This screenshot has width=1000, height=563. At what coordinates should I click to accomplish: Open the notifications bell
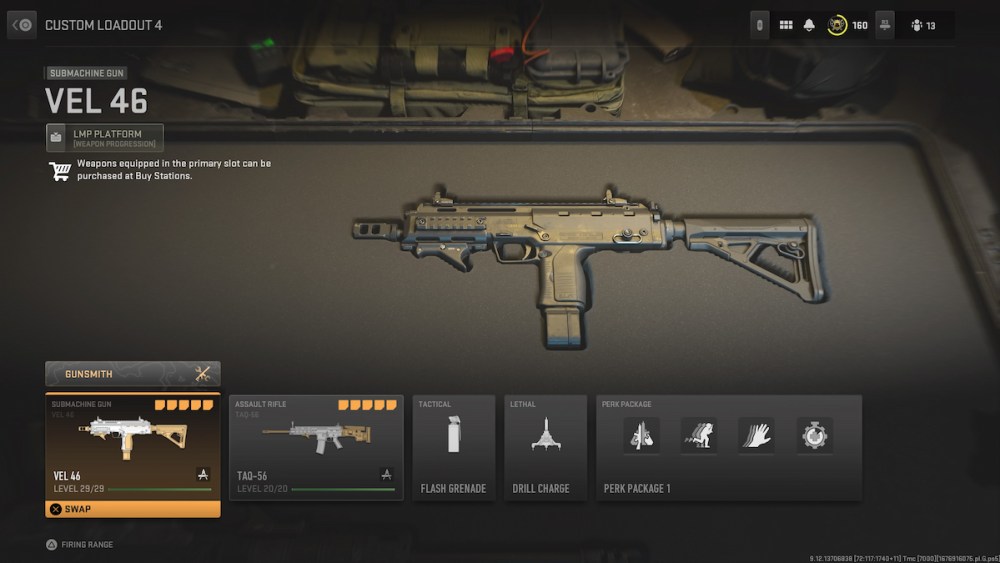809,25
